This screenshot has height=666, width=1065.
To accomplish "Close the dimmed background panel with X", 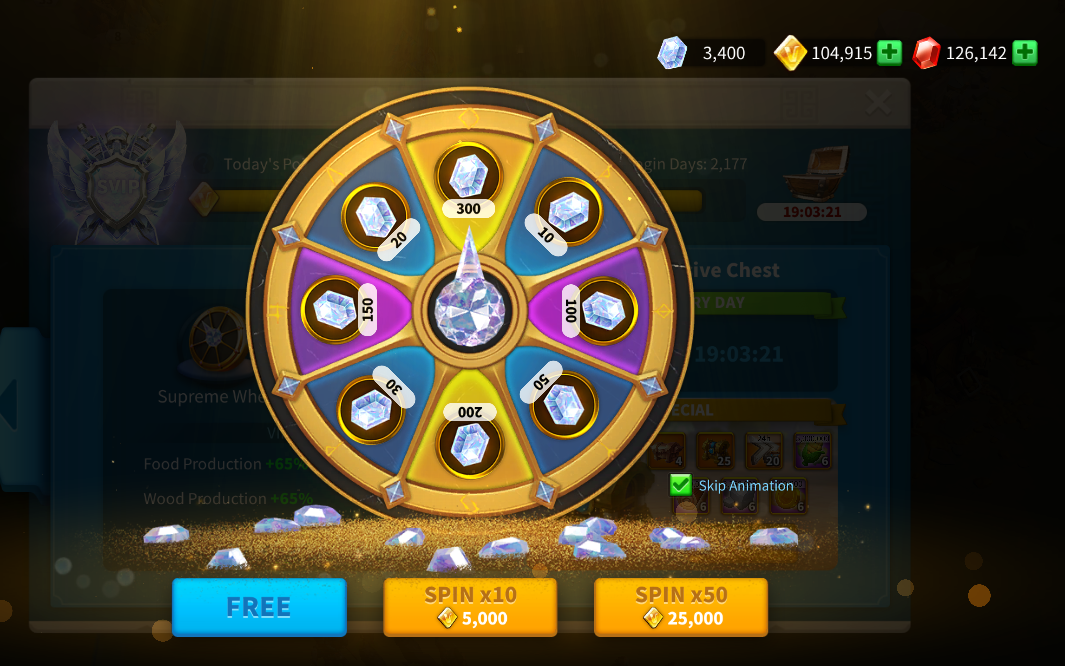I will (879, 102).
